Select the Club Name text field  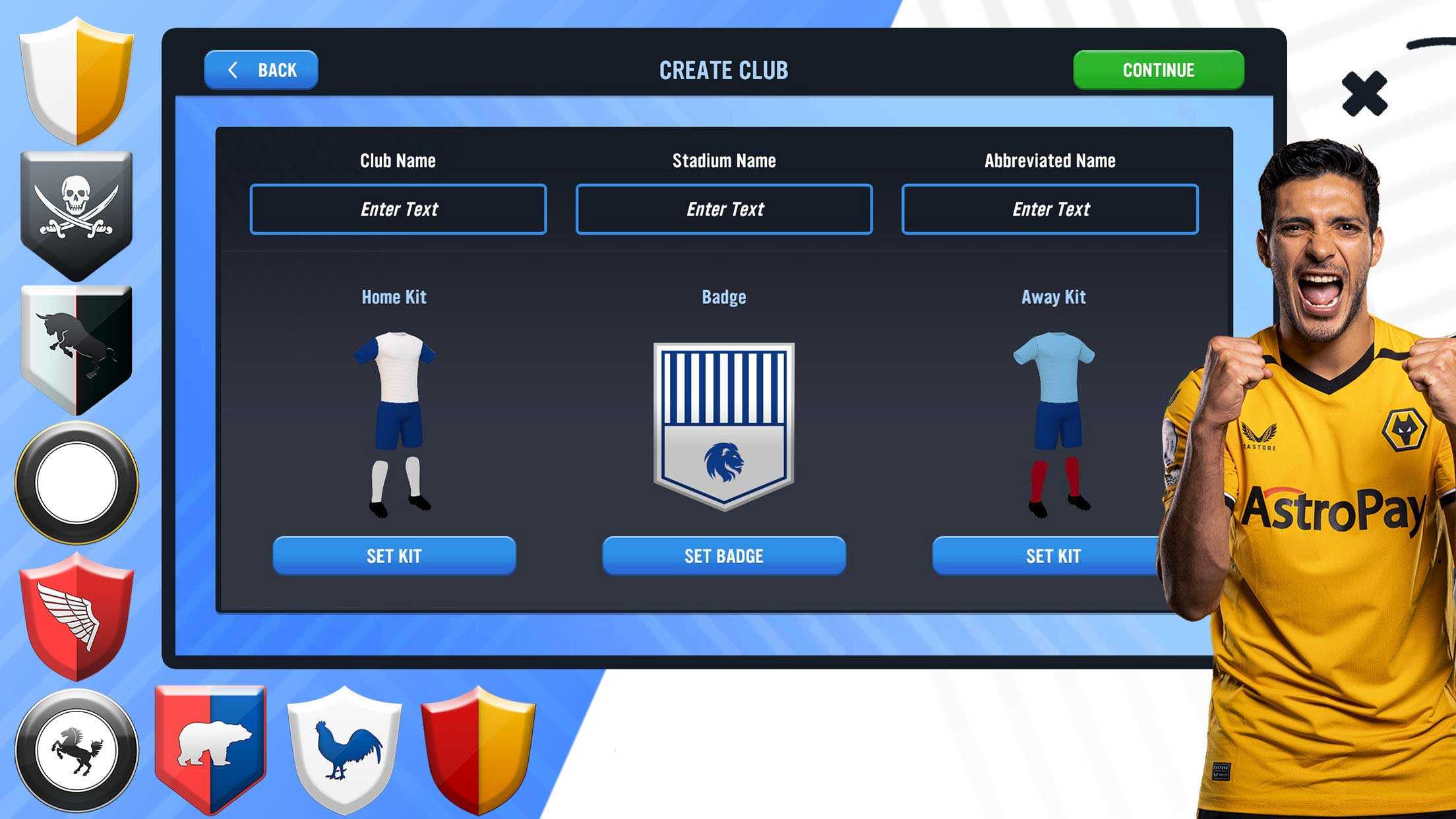pyautogui.click(x=398, y=209)
